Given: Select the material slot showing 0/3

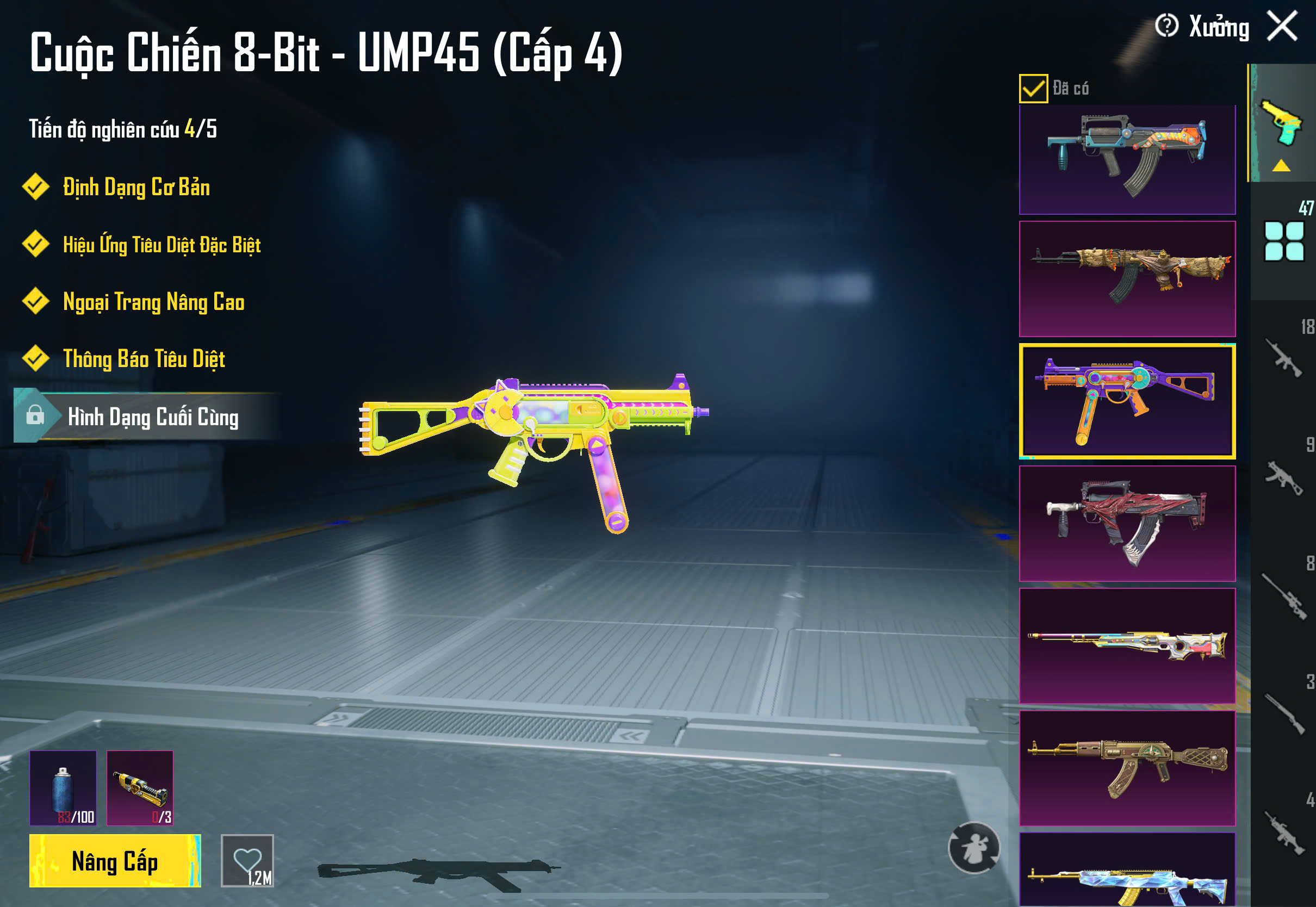Looking at the screenshot, I should 140,787.
